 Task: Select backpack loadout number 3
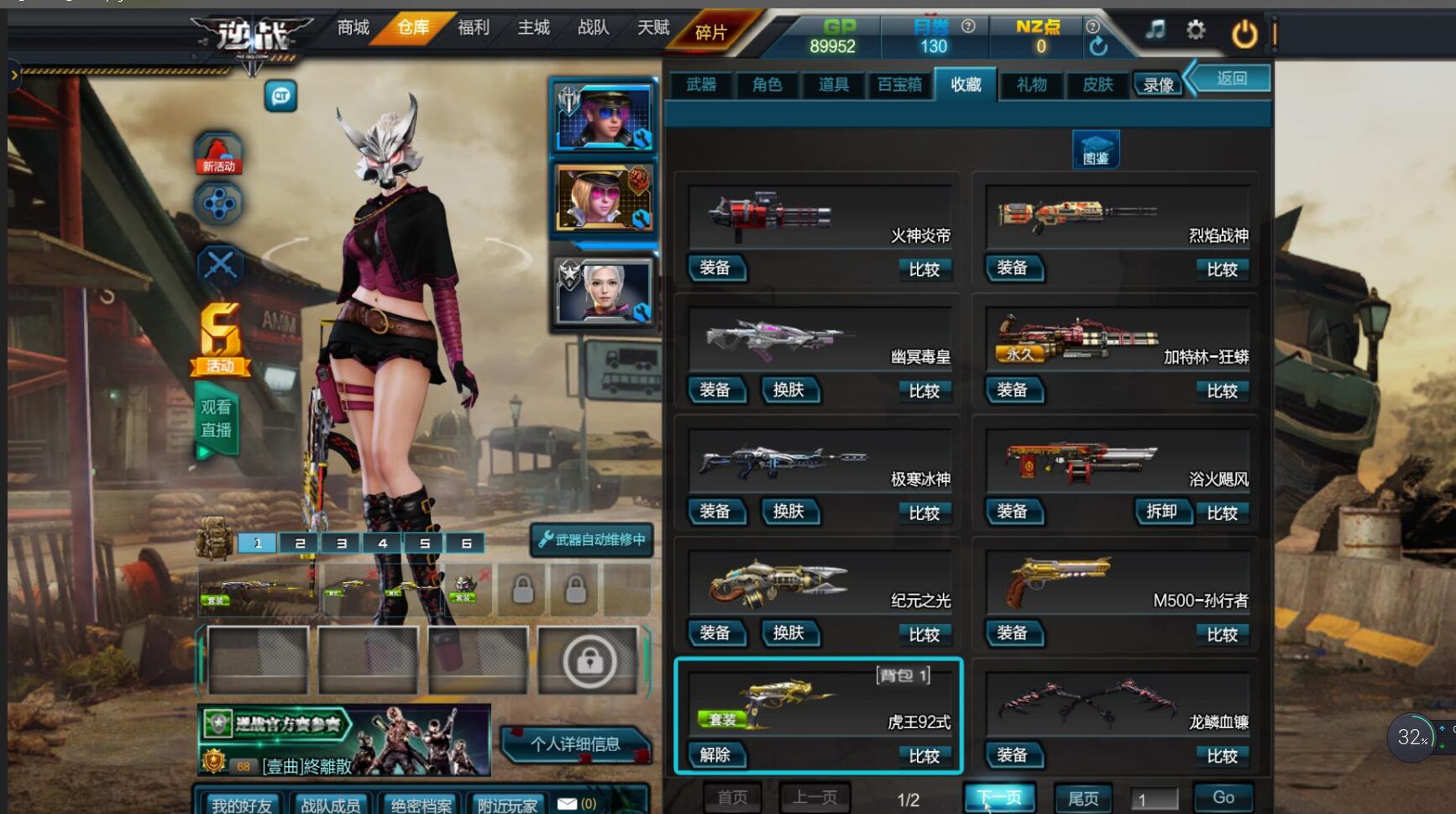[x=341, y=544]
